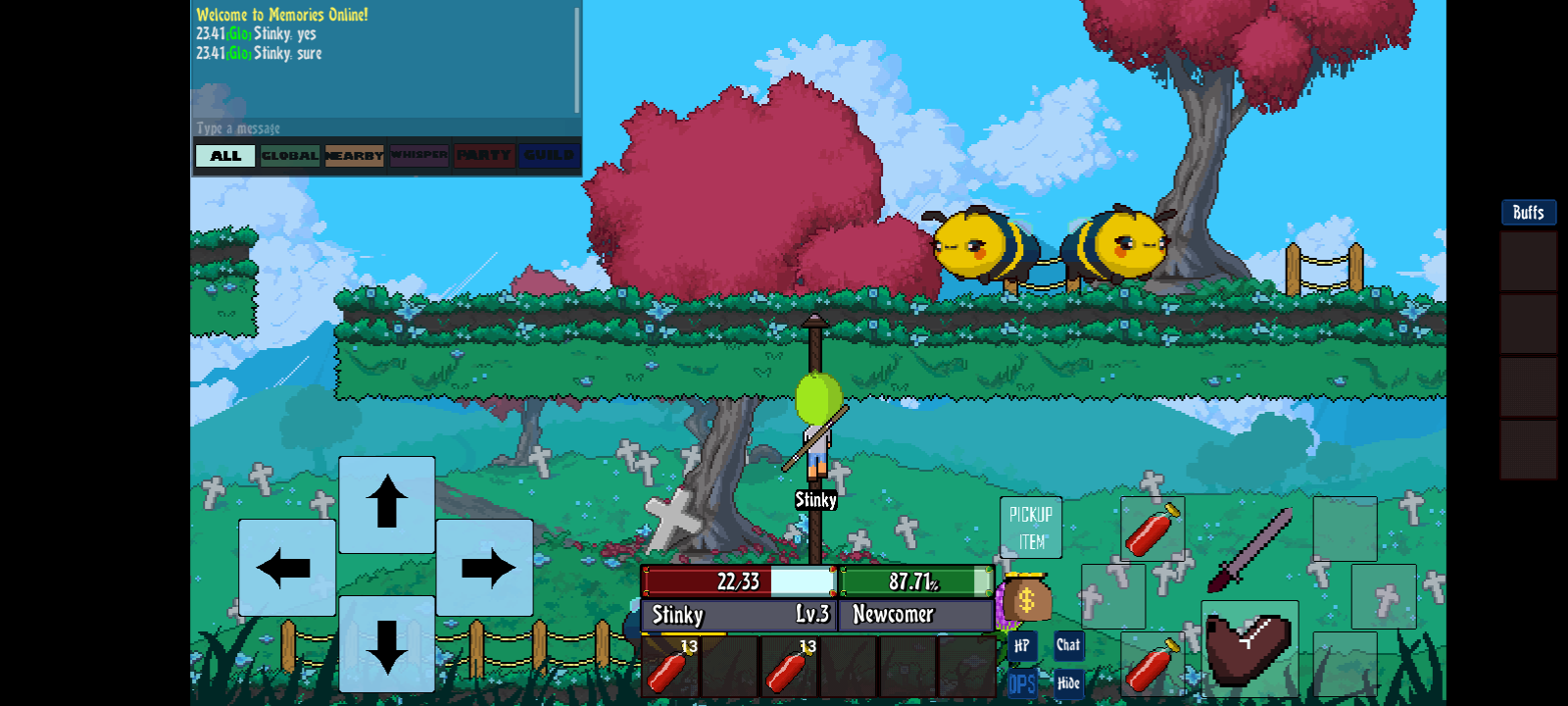The height and width of the screenshot is (706, 1568).
Task: Switch to the Party chat tab
Action: tap(484, 155)
